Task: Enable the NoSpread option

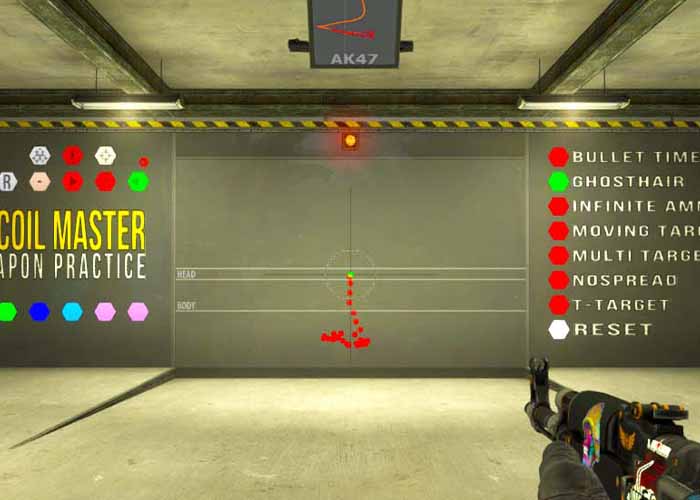Action: [x=558, y=280]
